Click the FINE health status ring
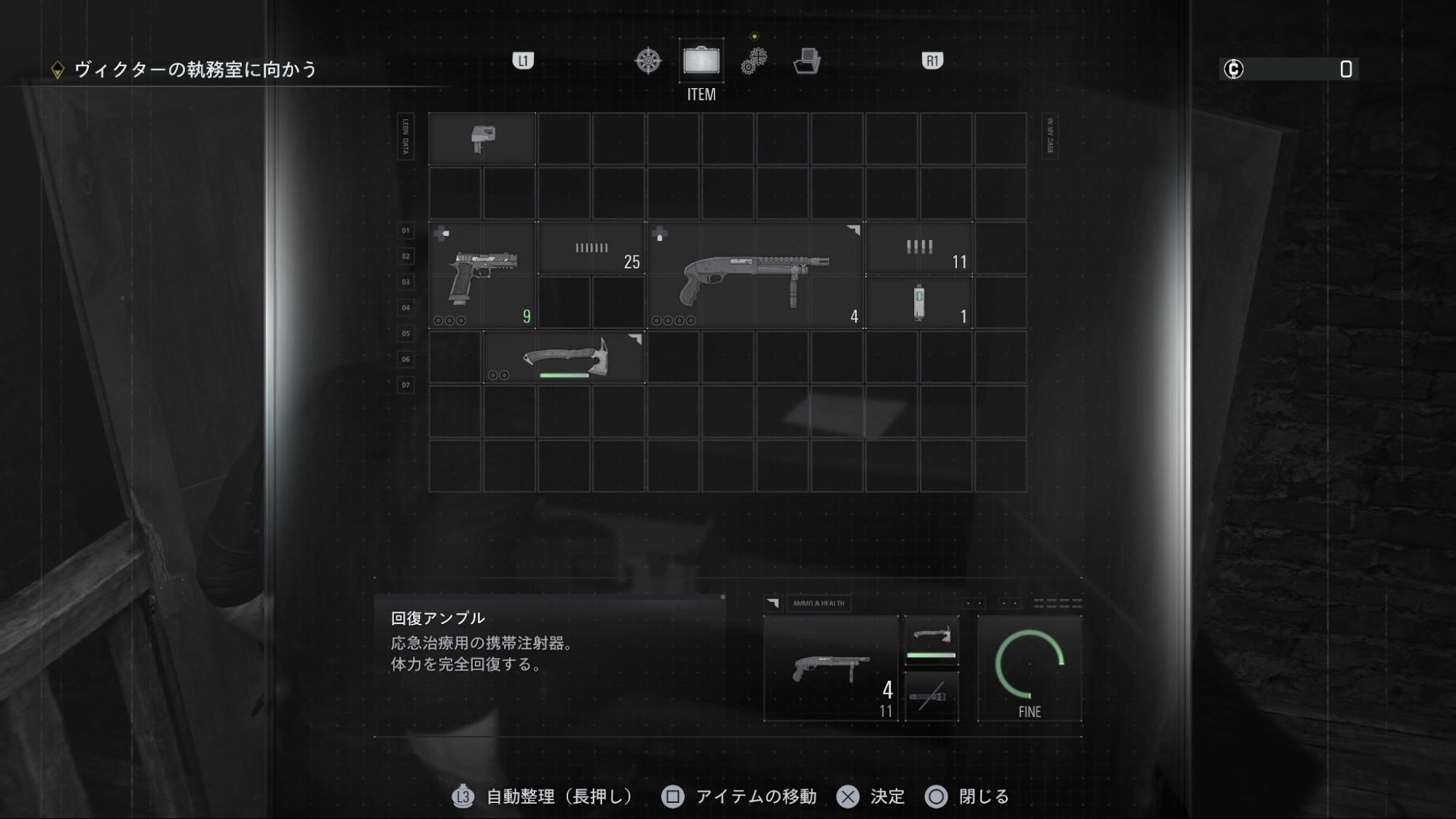Screen dimensions: 1456x819 point(1030,666)
